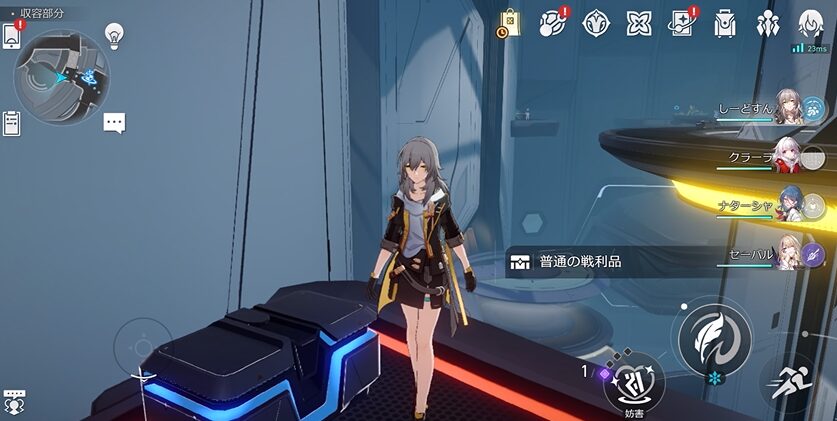The width and height of the screenshot is (837, 421).
Task: Open the team lineup icon
Action: click(x=768, y=24)
